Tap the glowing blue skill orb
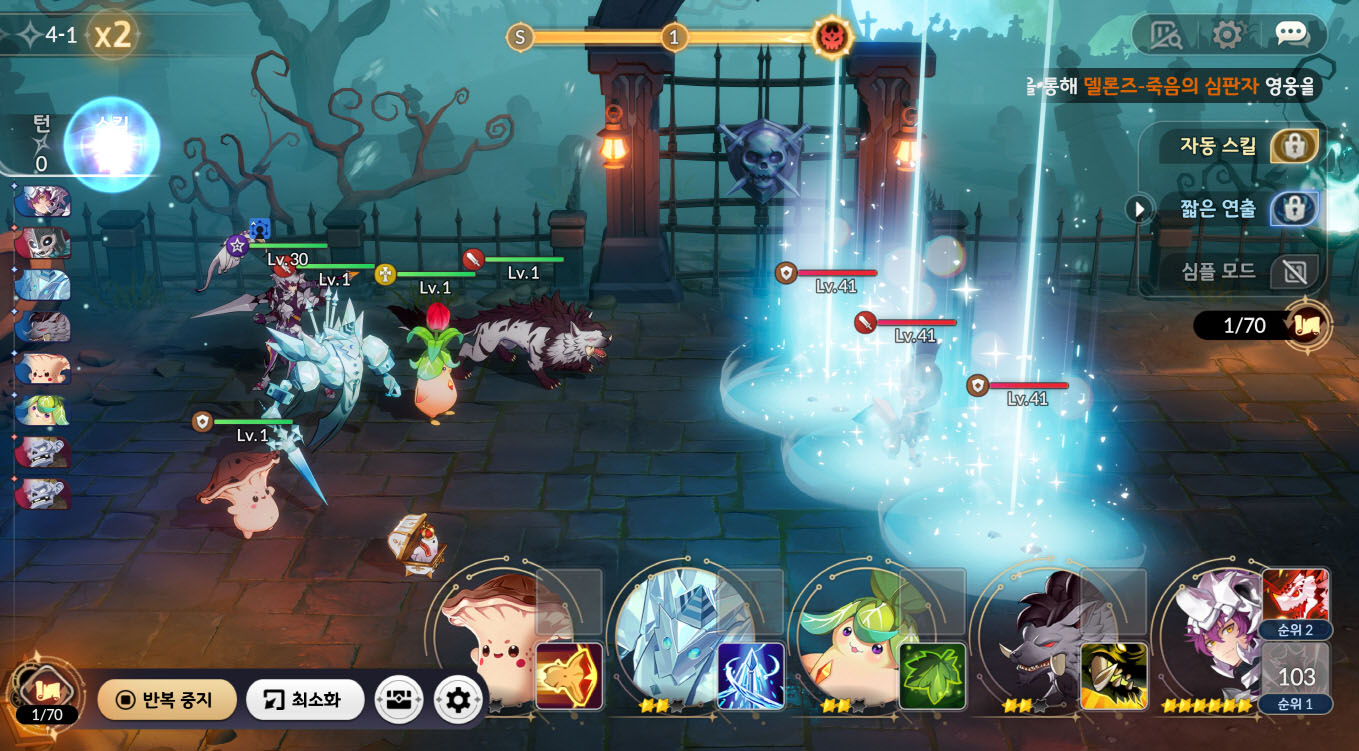 coord(112,144)
